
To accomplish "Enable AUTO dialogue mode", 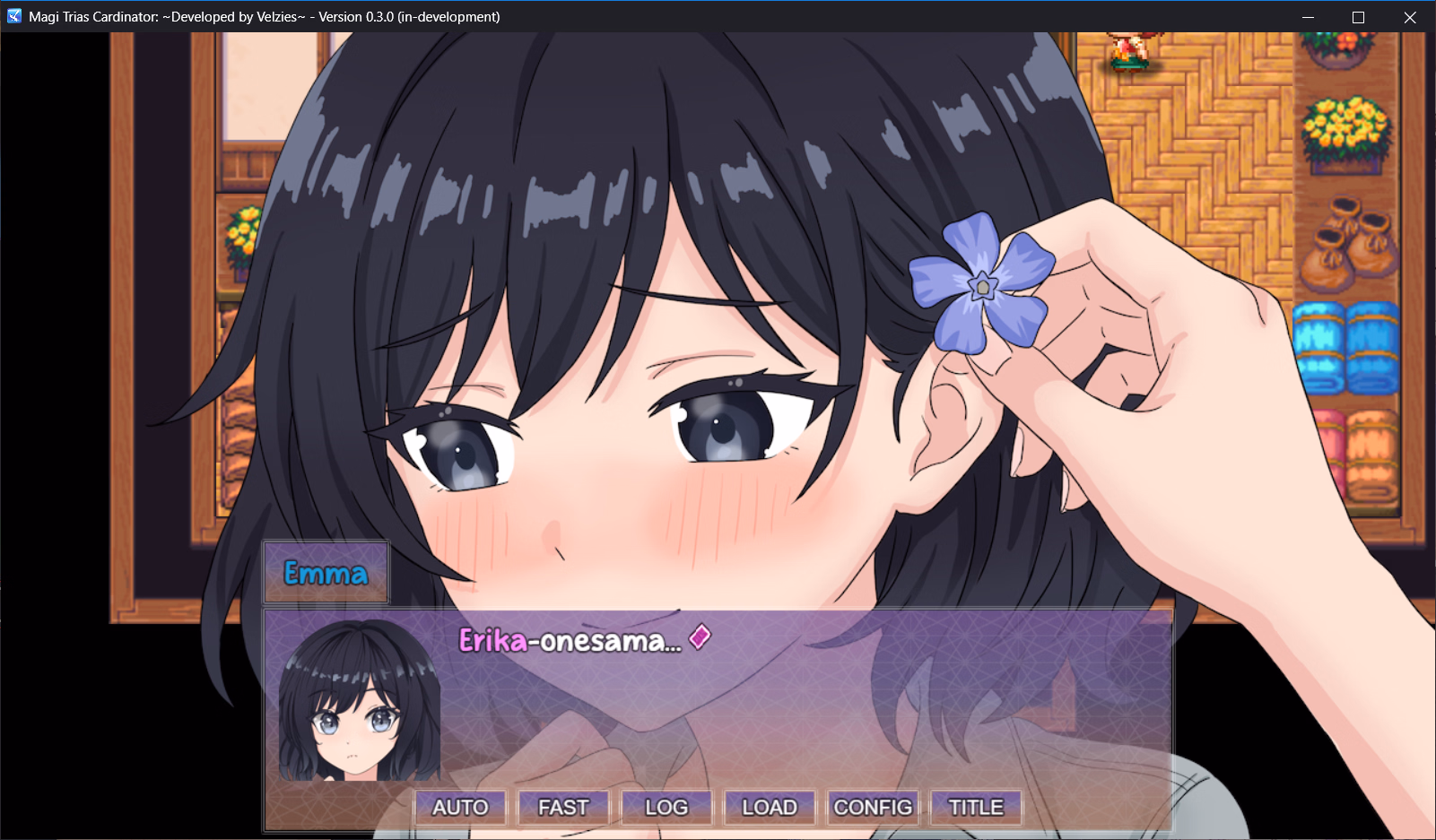I will click(x=460, y=806).
